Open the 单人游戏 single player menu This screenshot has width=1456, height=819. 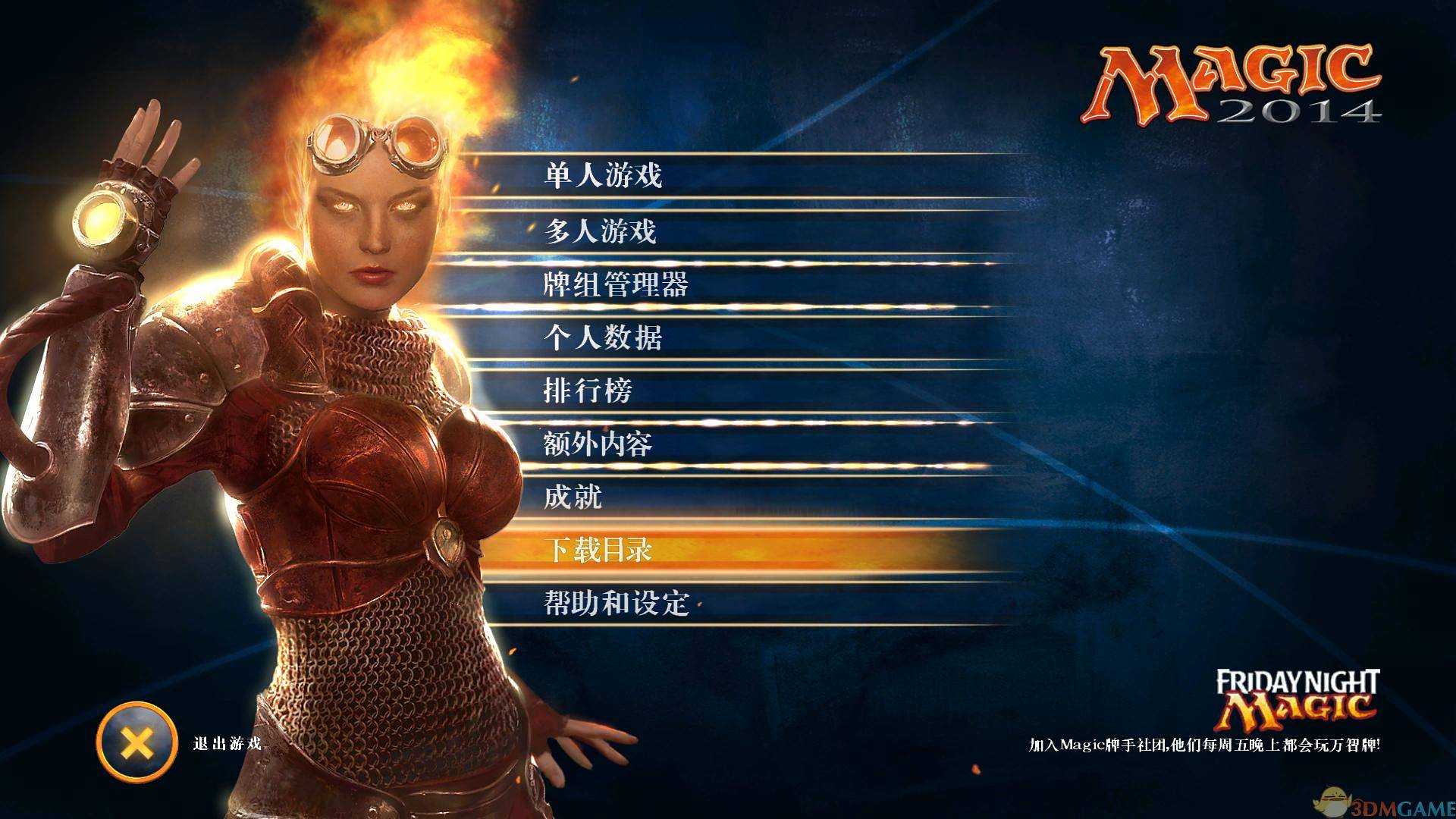click(603, 176)
